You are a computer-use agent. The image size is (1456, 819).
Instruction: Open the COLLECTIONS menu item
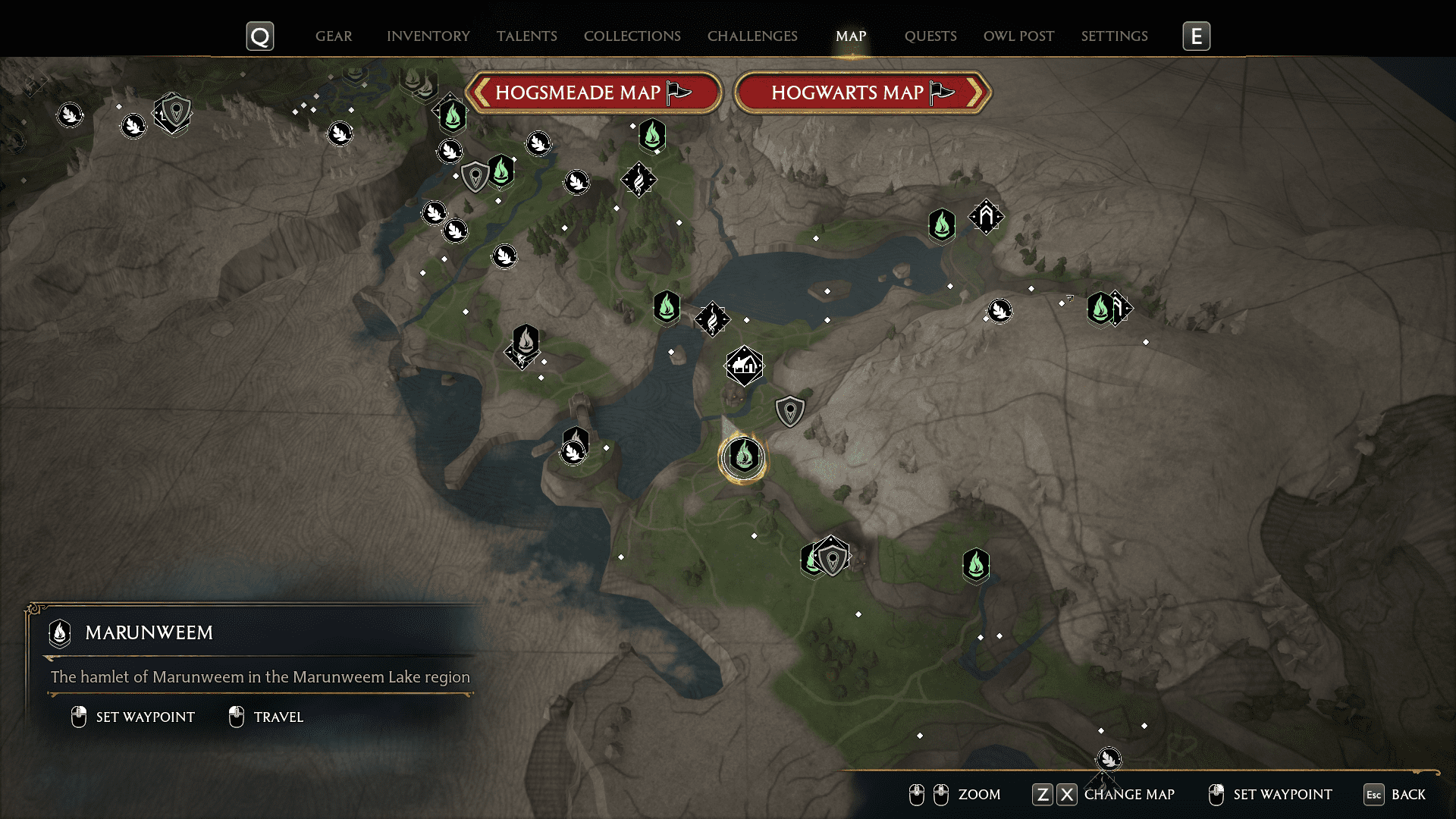(x=632, y=36)
